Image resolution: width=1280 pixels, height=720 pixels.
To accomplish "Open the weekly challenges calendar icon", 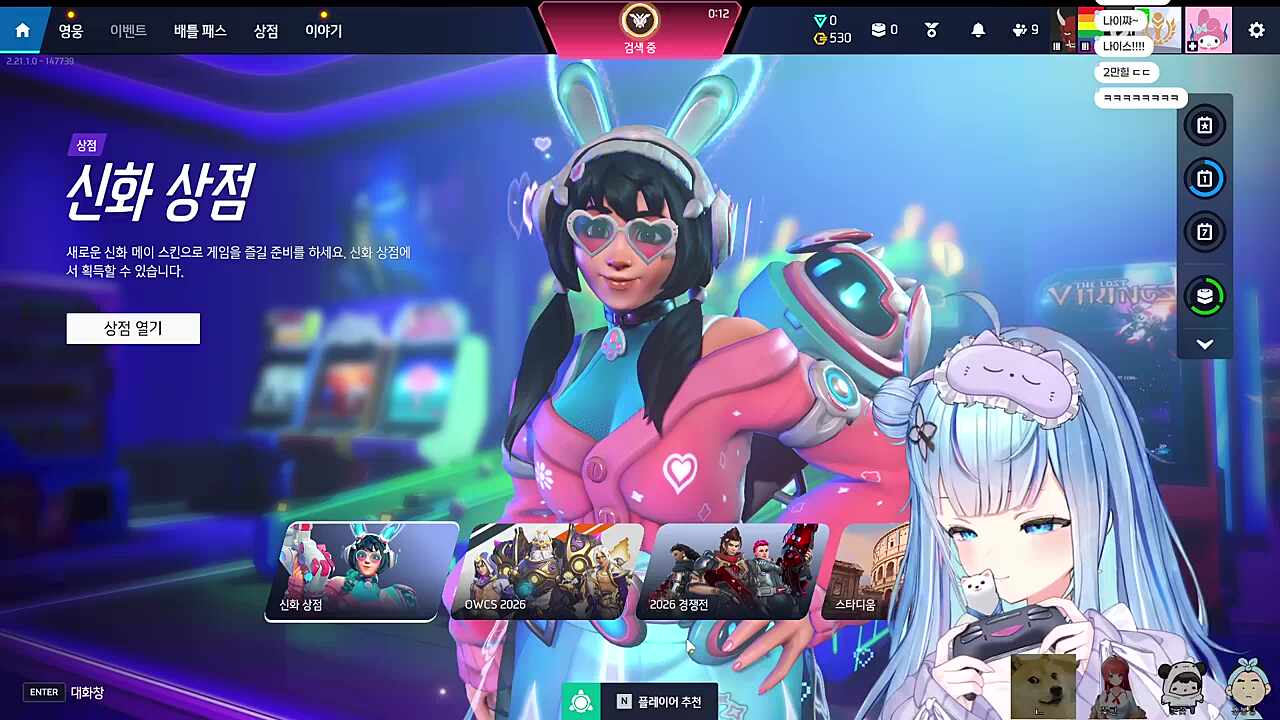I will 1204,232.
